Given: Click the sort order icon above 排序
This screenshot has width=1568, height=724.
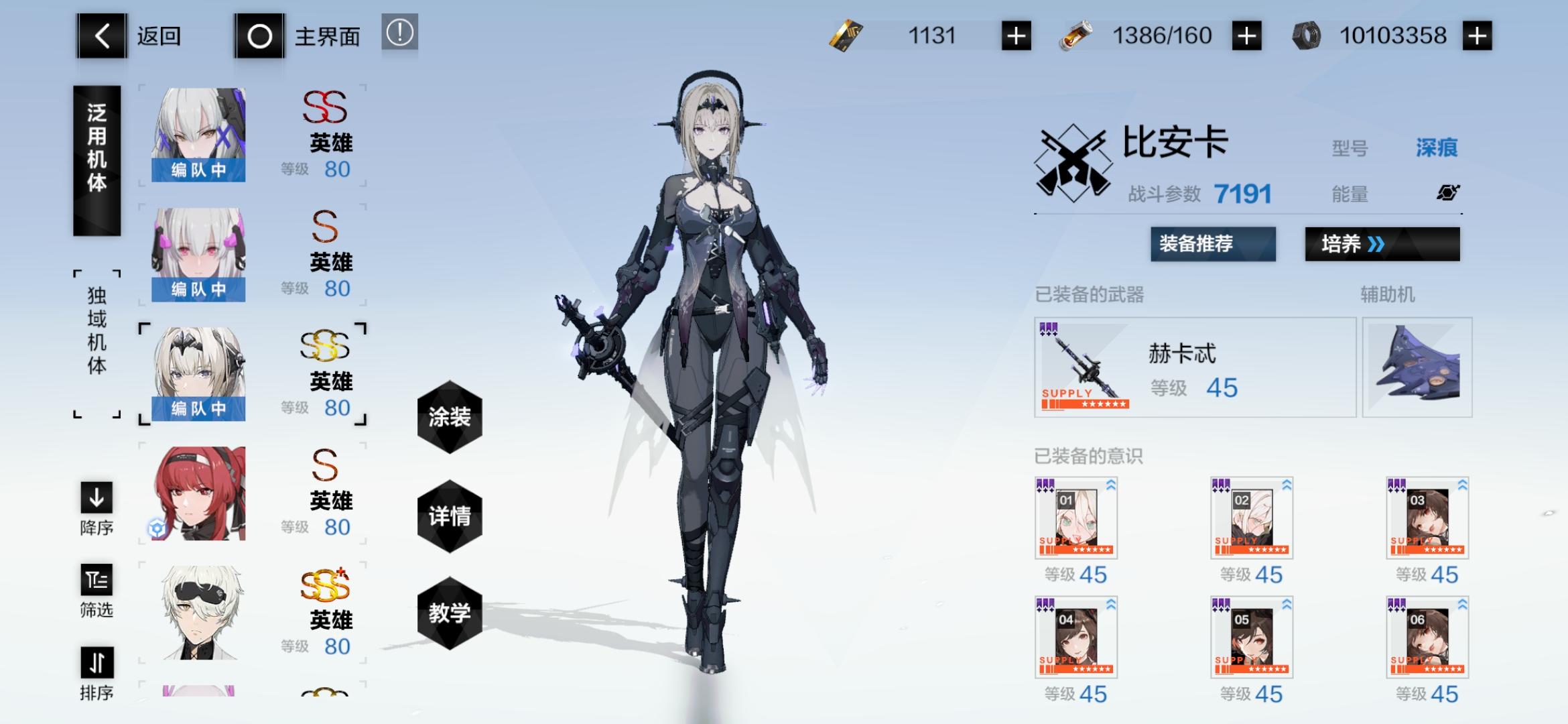Looking at the screenshot, I should [x=96, y=663].
